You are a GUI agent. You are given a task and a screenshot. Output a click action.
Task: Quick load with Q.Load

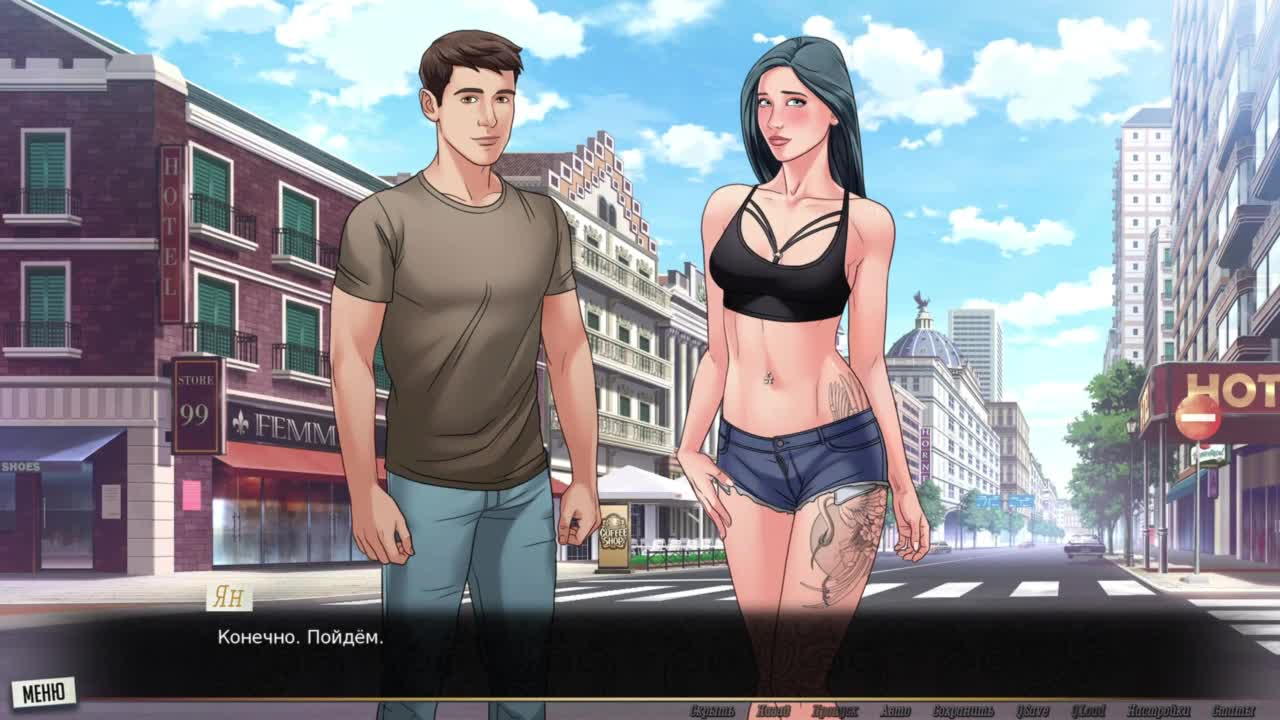1088,711
